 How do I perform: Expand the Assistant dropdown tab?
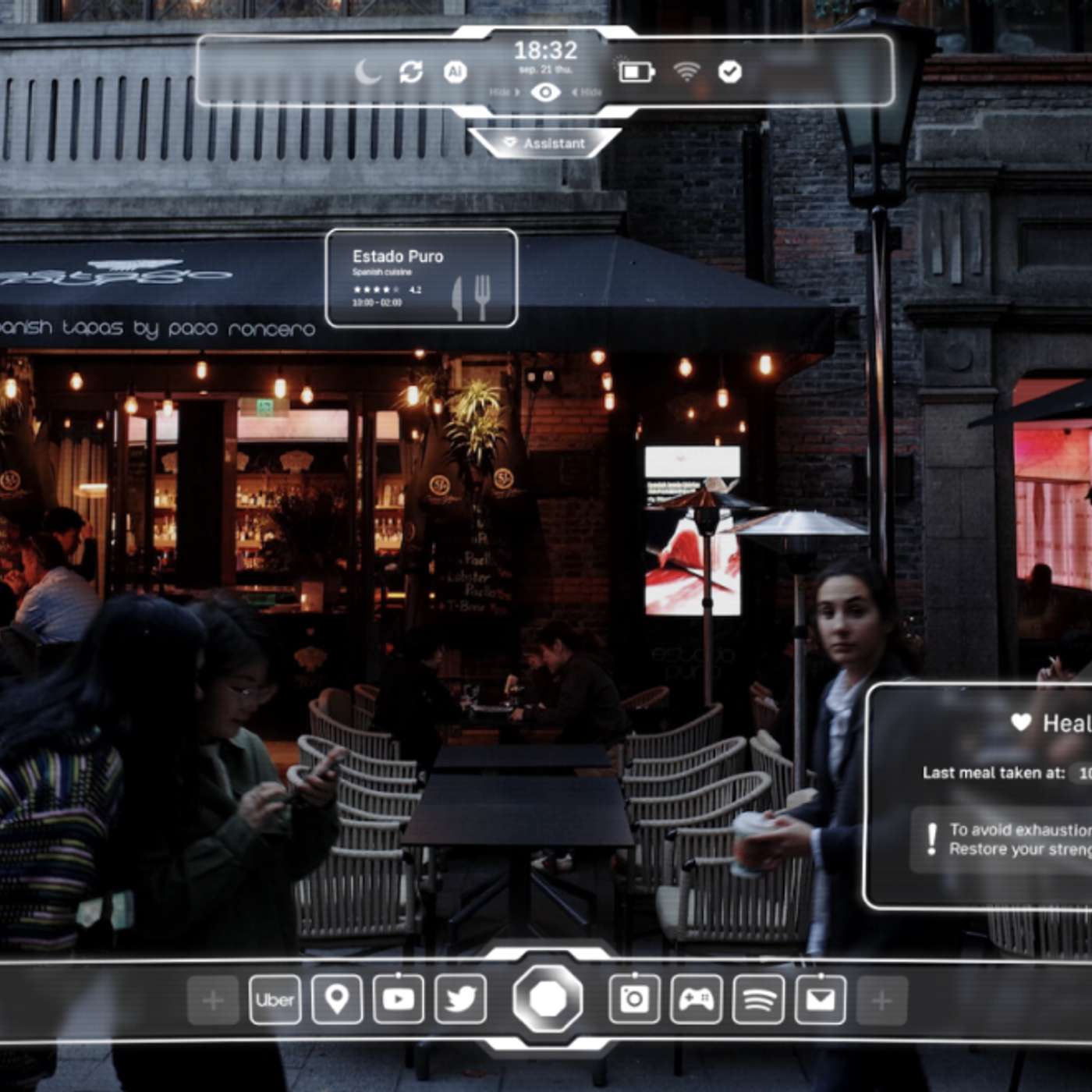tap(545, 144)
